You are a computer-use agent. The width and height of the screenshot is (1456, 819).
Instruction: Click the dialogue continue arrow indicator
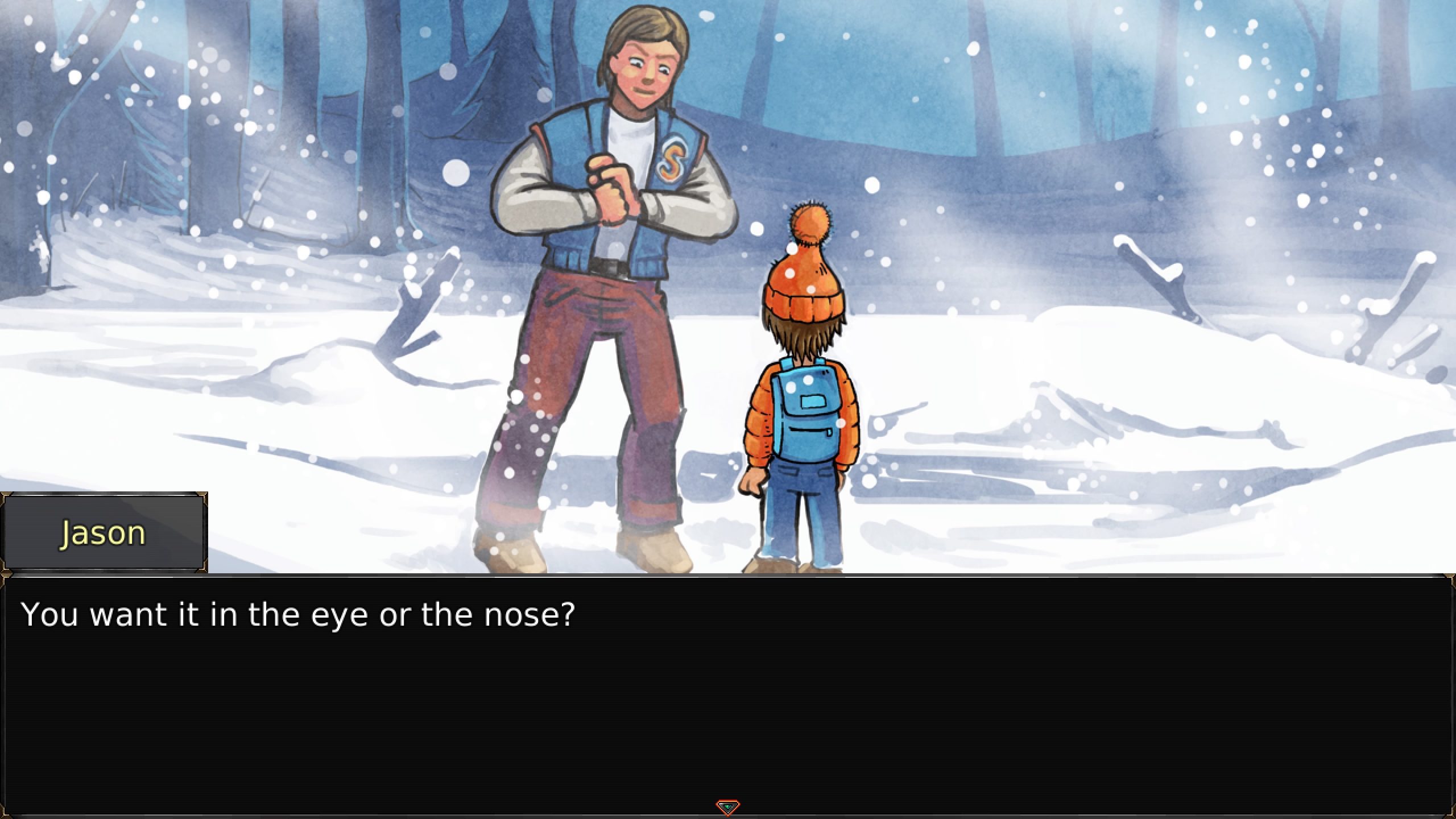pos(727,806)
